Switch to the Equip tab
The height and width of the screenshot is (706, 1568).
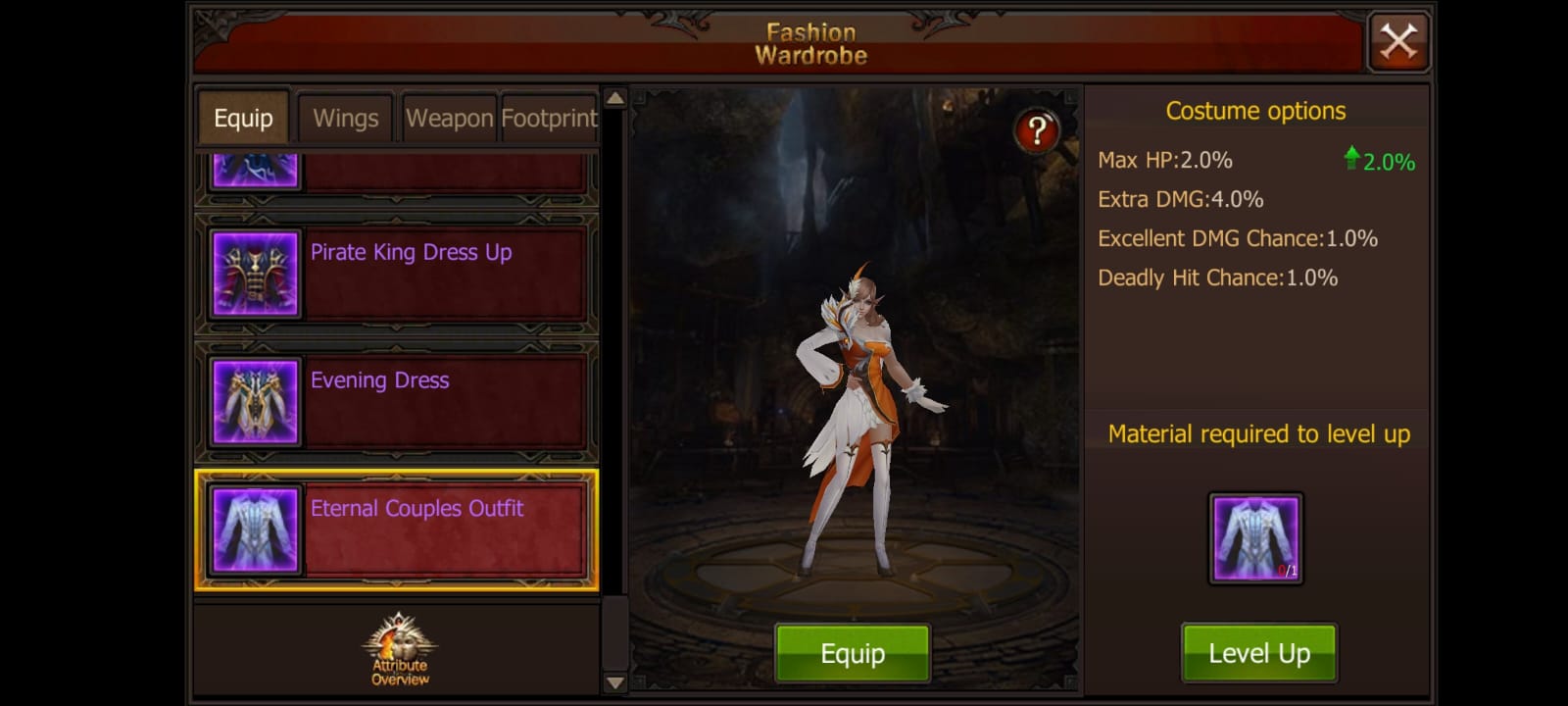tap(243, 119)
